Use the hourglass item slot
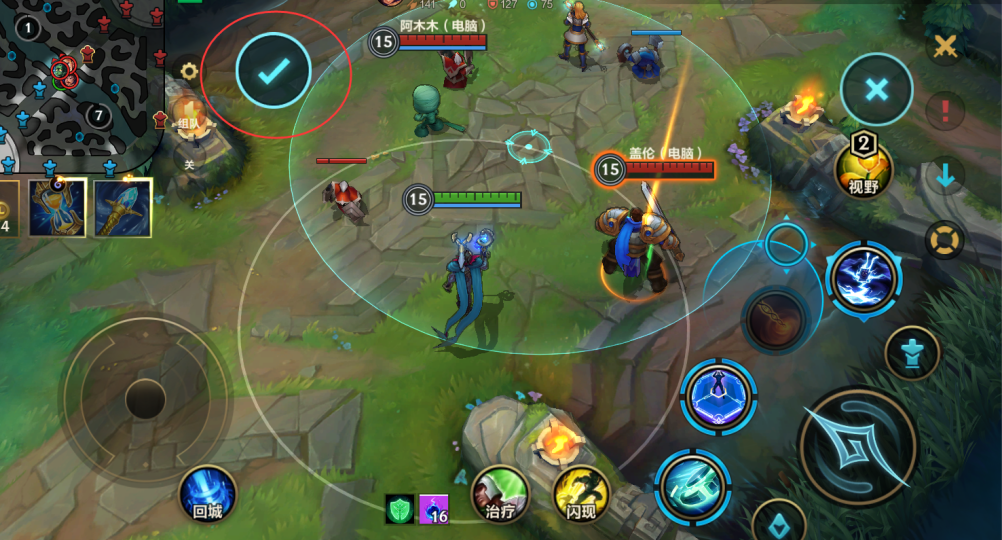Screen dimensions: 1002x540 click(57, 208)
